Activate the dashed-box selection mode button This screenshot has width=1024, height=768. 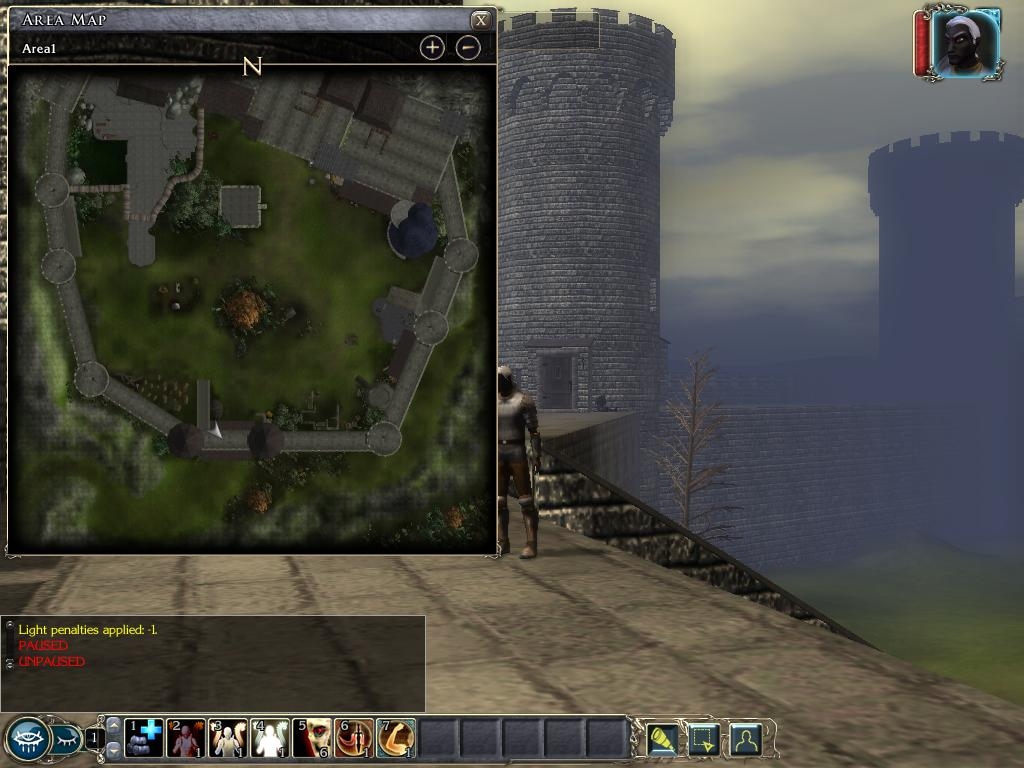click(704, 740)
